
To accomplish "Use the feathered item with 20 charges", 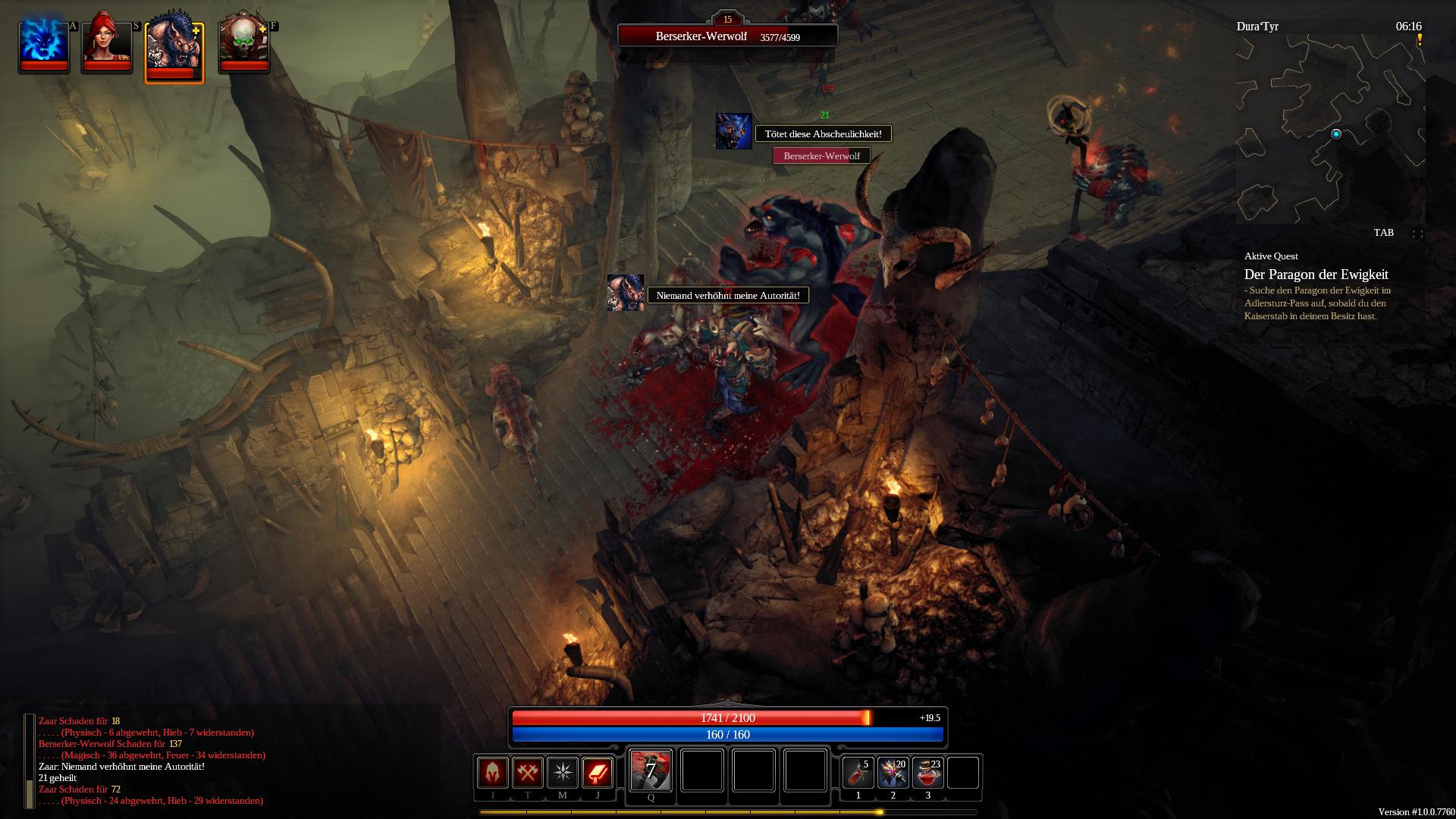I will 893,773.
